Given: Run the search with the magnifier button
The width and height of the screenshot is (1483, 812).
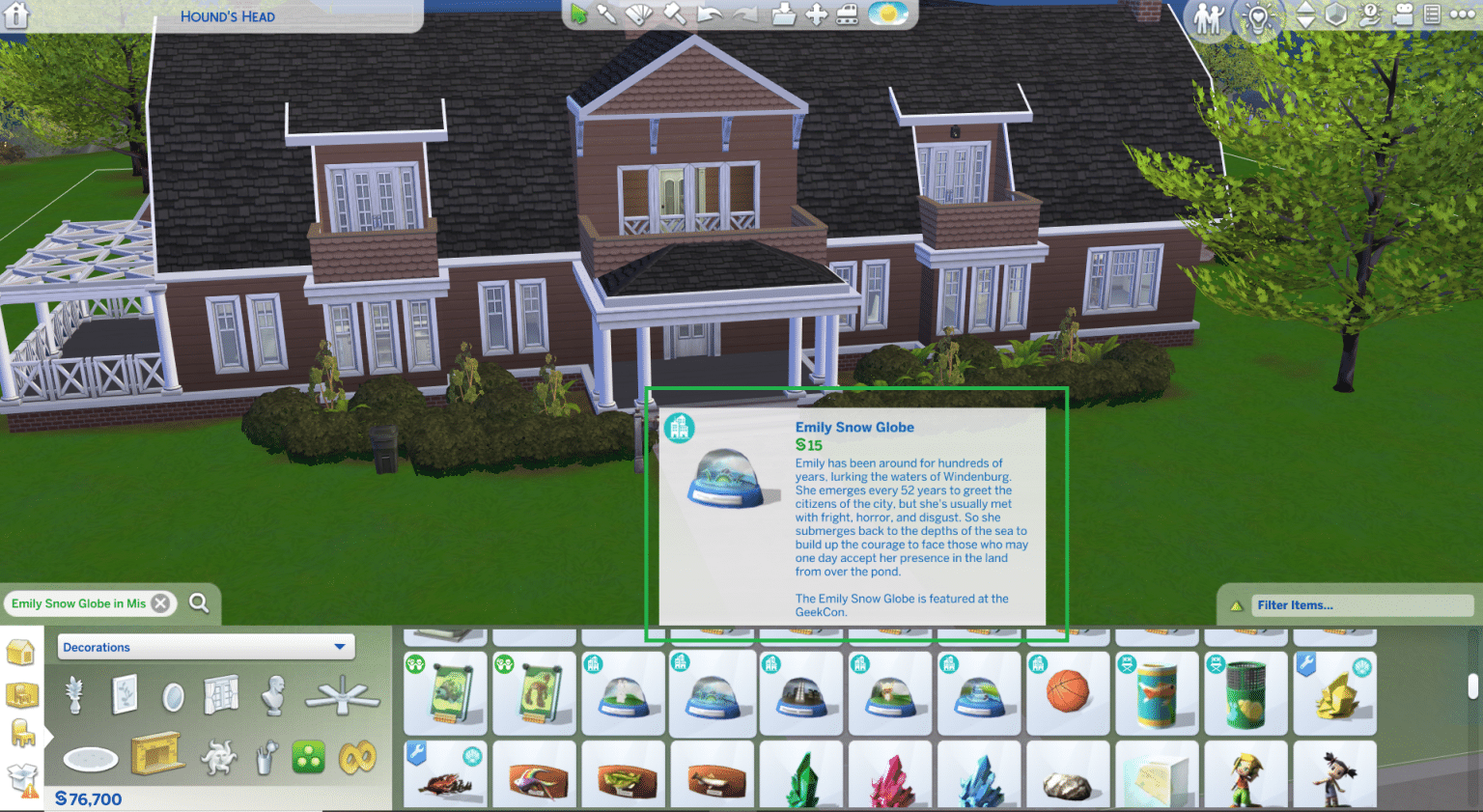Looking at the screenshot, I should point(200,602).
